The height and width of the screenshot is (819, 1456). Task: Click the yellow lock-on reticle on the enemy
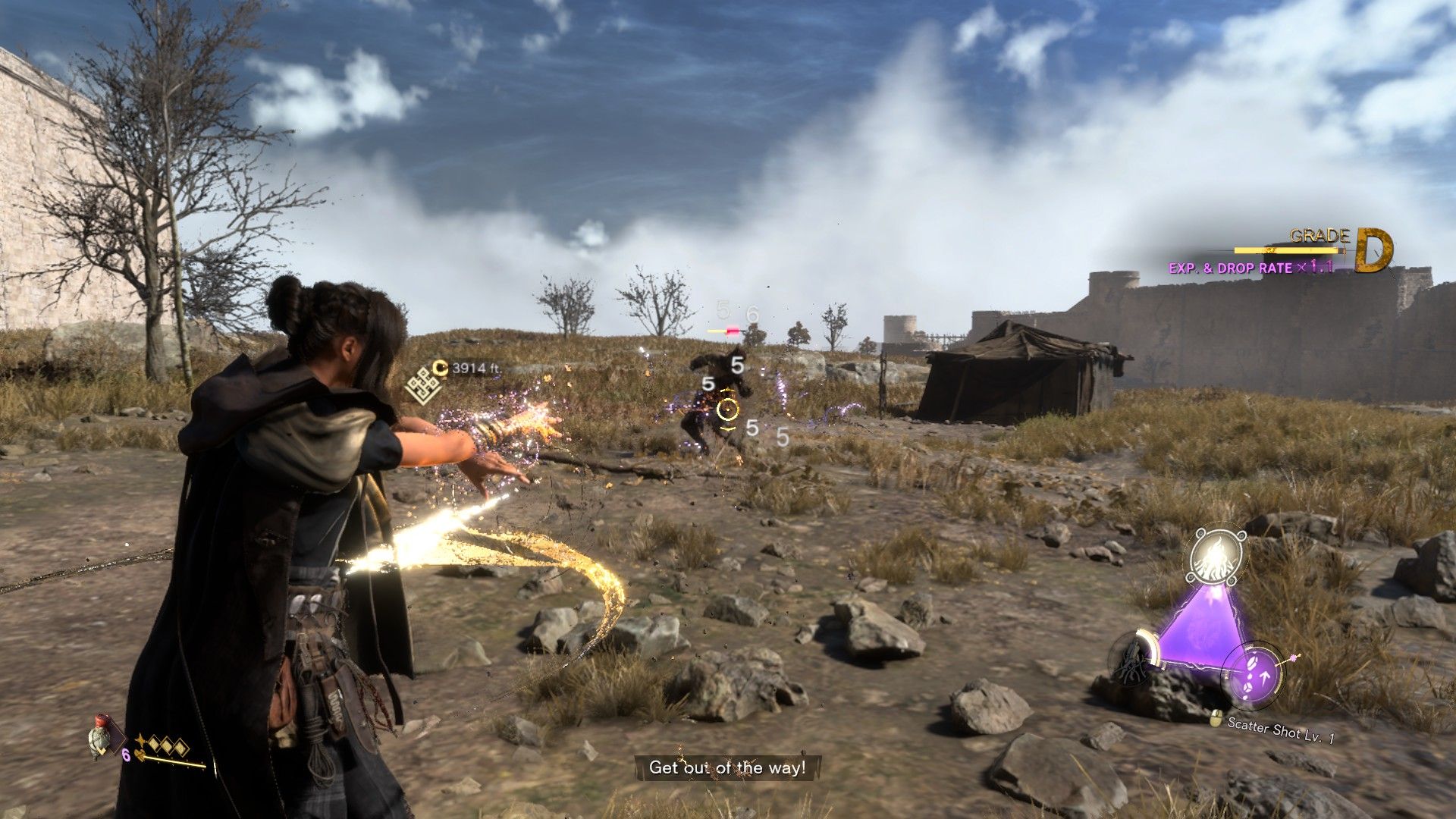[x=727, y=410]
